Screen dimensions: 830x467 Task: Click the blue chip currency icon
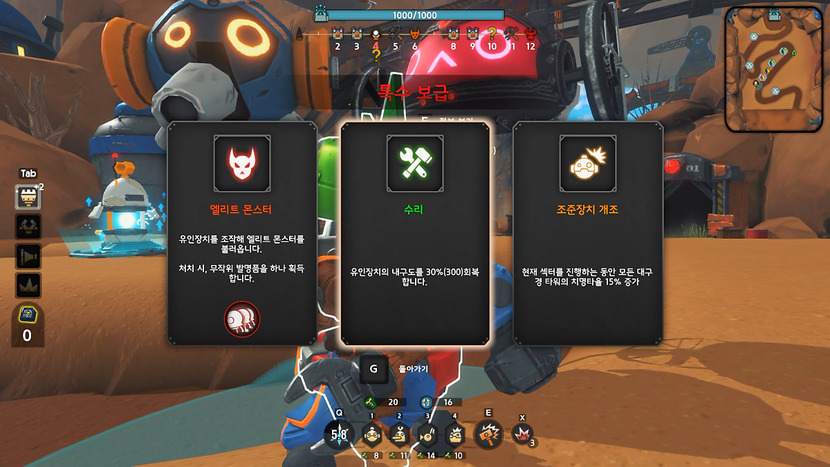(x=28, y=315)
